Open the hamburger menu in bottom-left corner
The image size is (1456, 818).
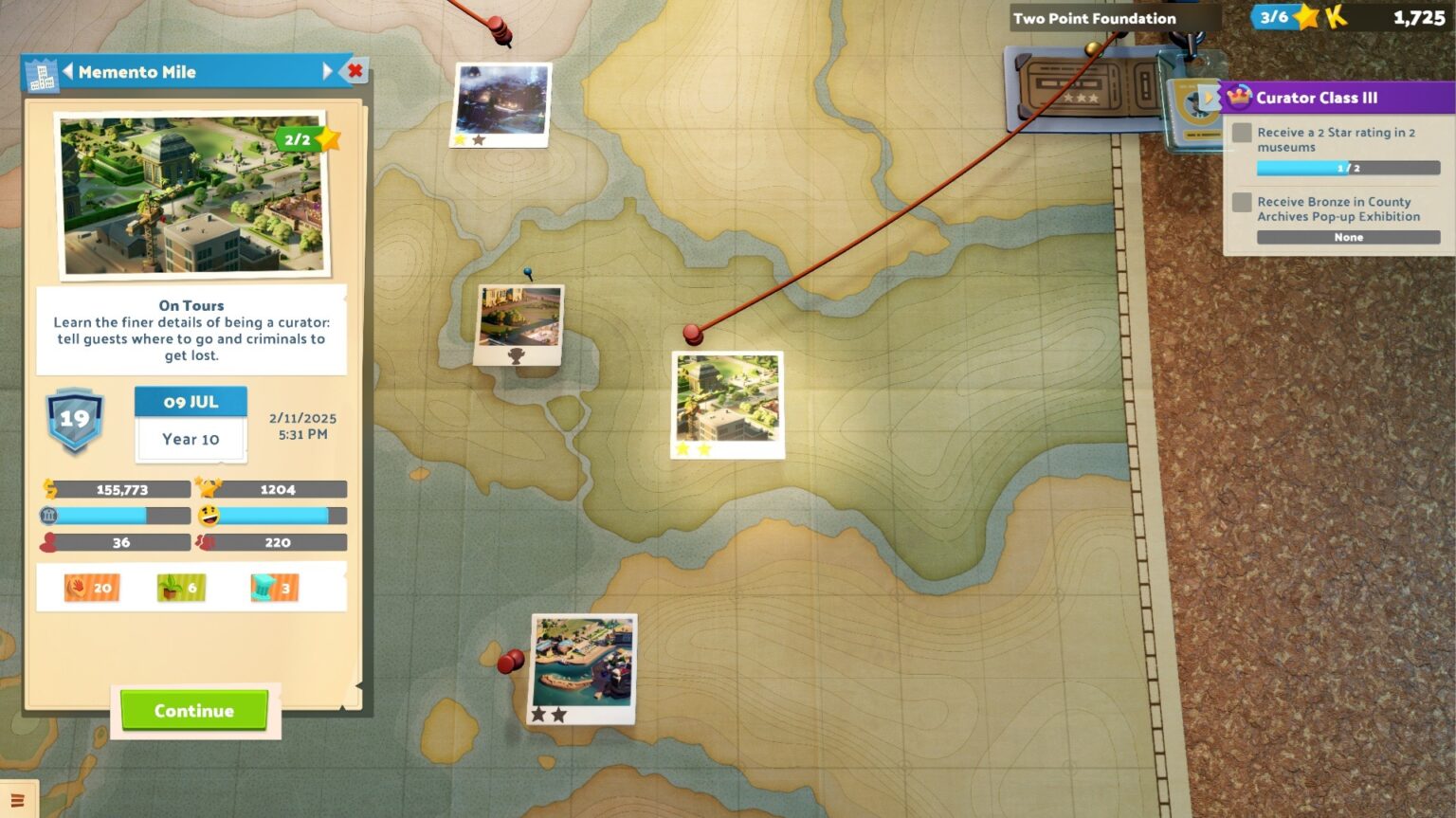click(x=16, y=802)
